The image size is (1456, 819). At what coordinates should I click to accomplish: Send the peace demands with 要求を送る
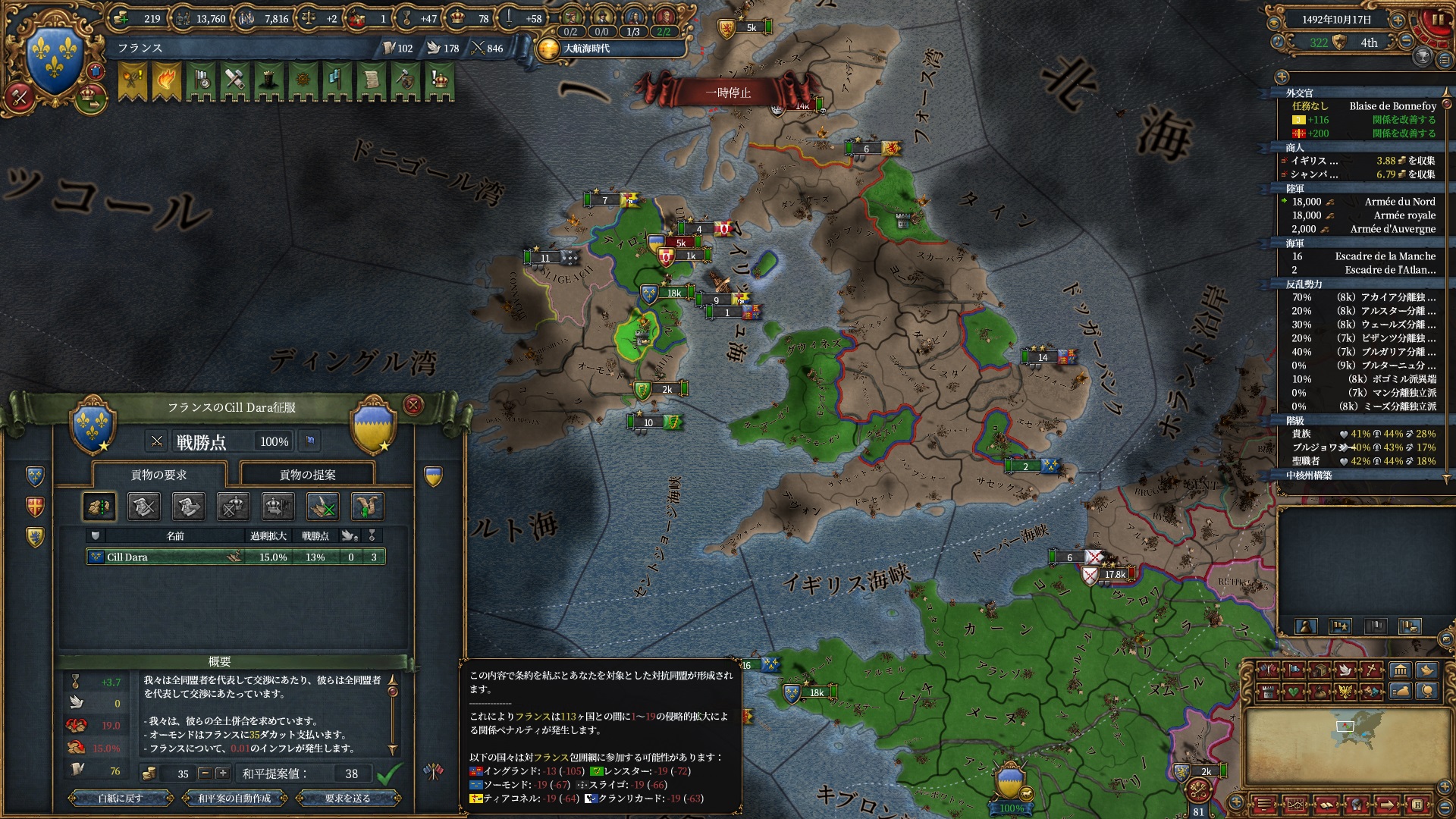pyautogui.click(x=347, y=798)
